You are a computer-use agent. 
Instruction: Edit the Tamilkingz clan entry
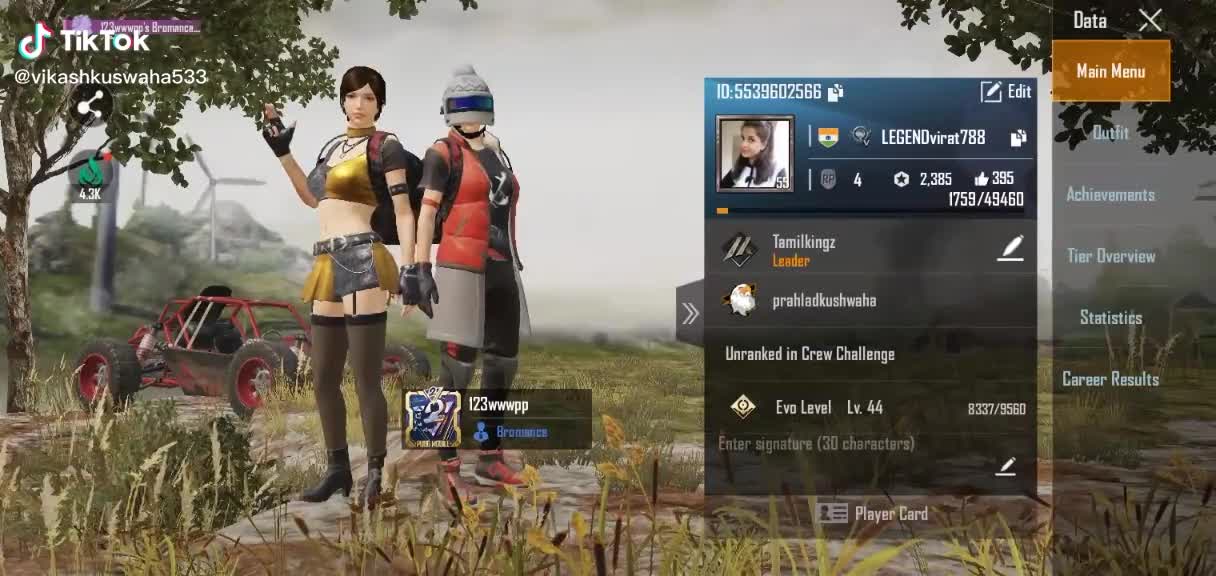pos(1010,249)
